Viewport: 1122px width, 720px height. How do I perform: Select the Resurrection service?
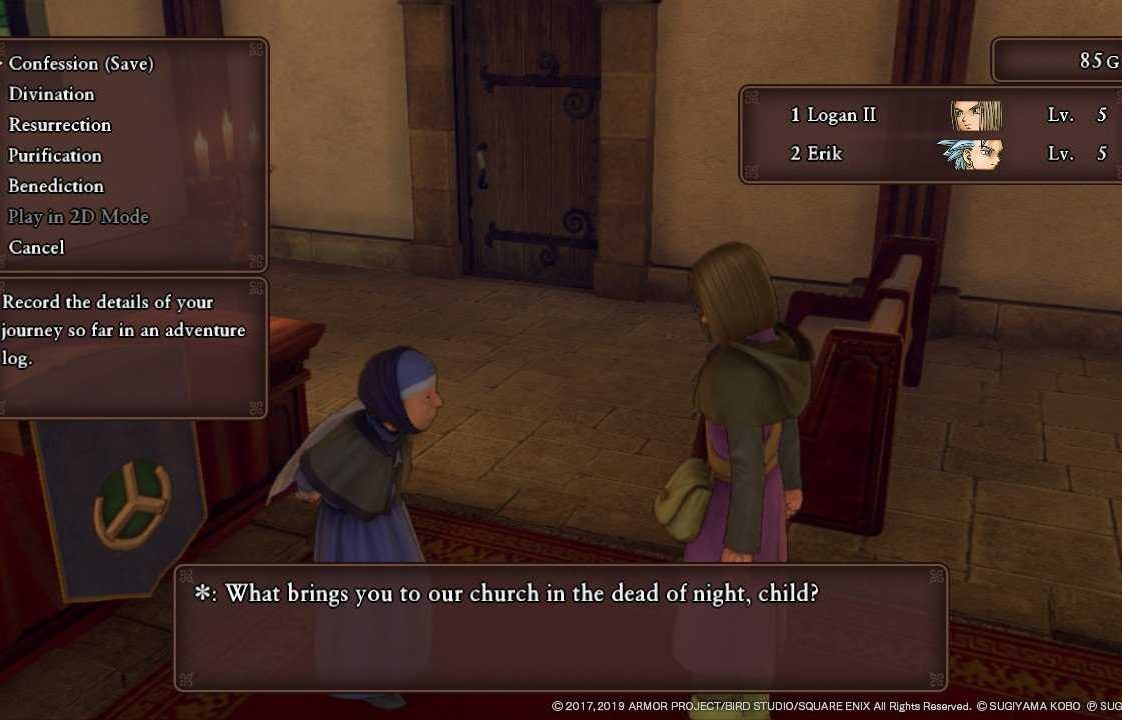click(59, 125)
